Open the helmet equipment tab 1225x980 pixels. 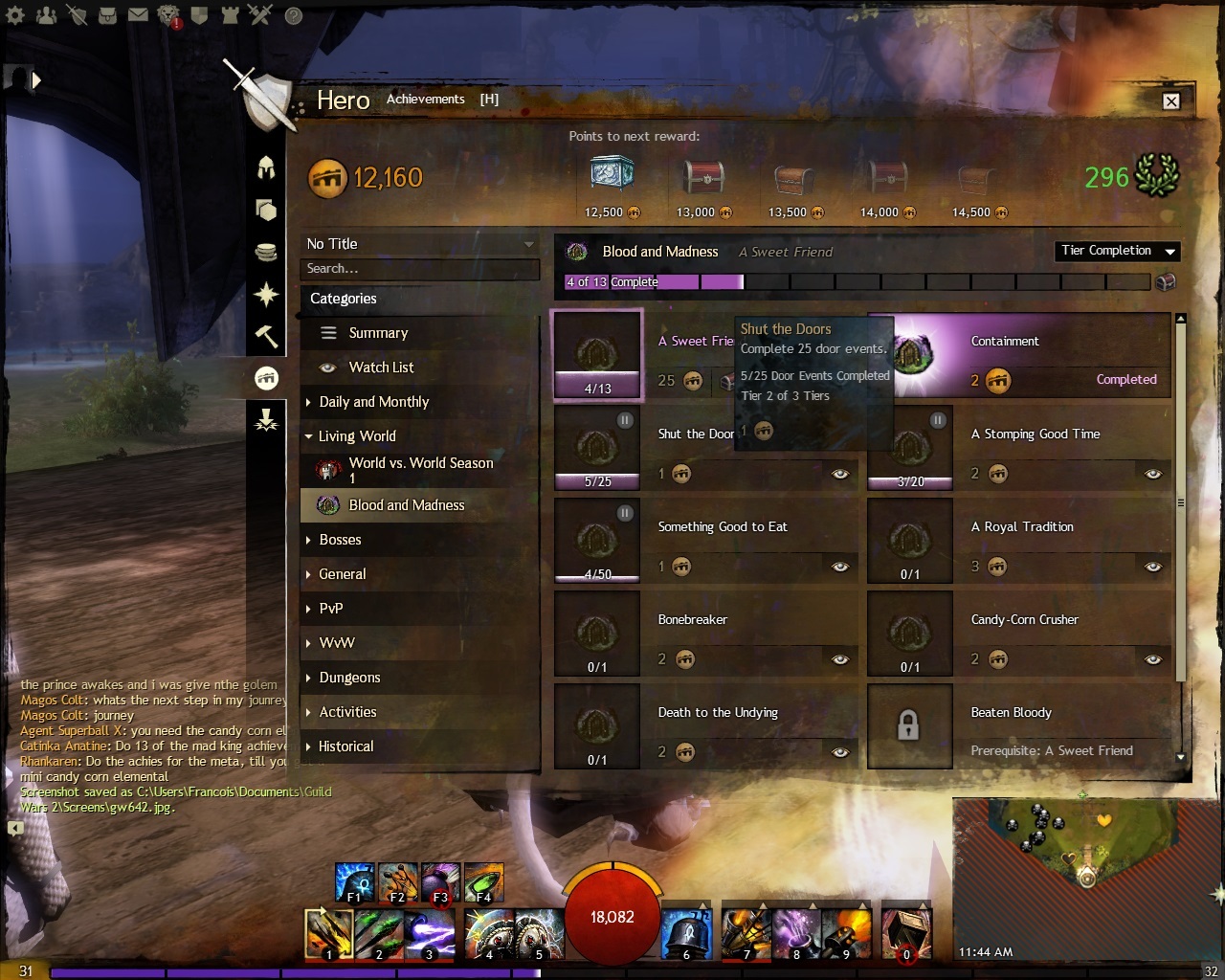[267, 167]
